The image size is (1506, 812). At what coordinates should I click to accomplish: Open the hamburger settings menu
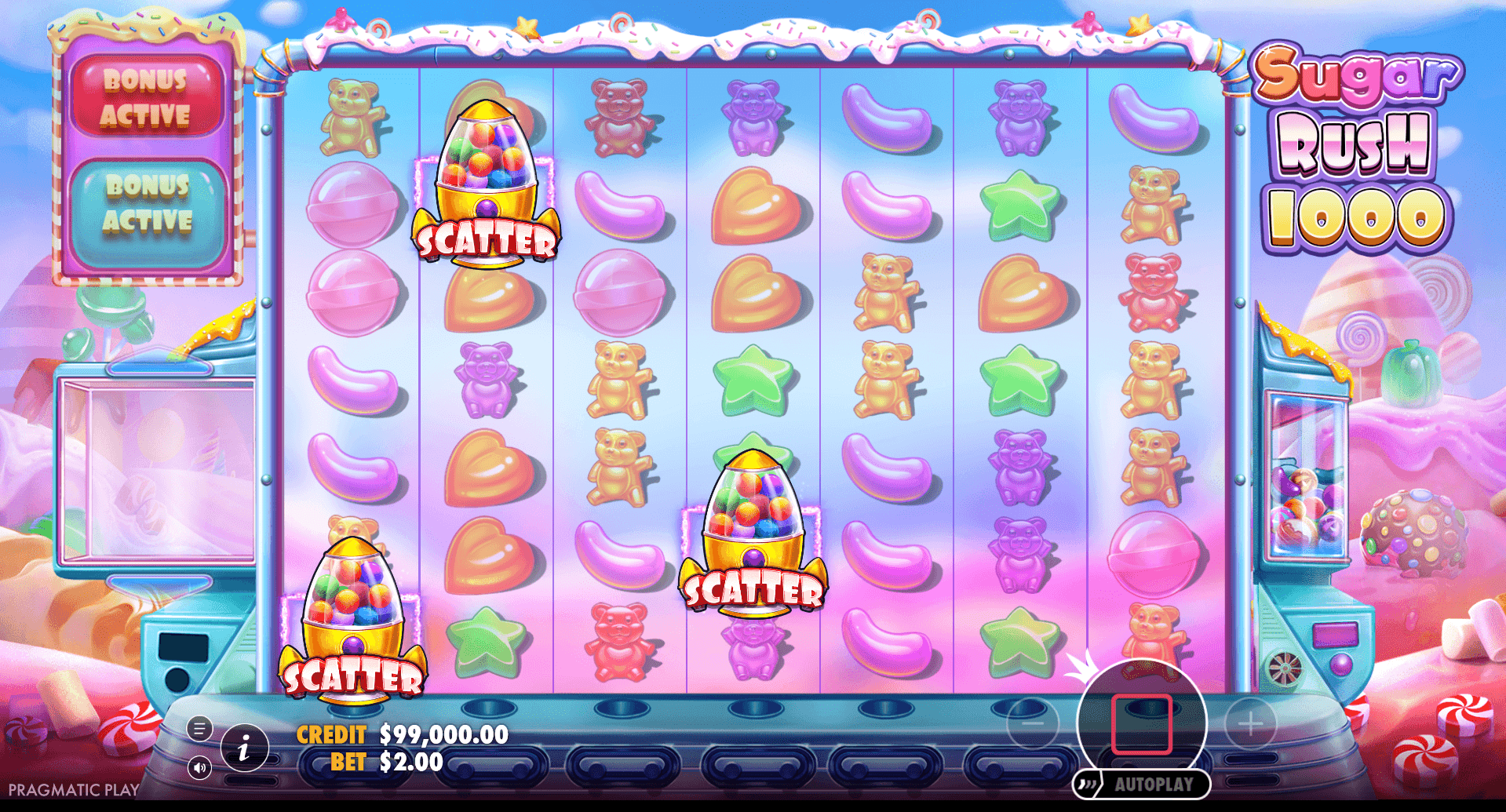(x=199, y=729)
